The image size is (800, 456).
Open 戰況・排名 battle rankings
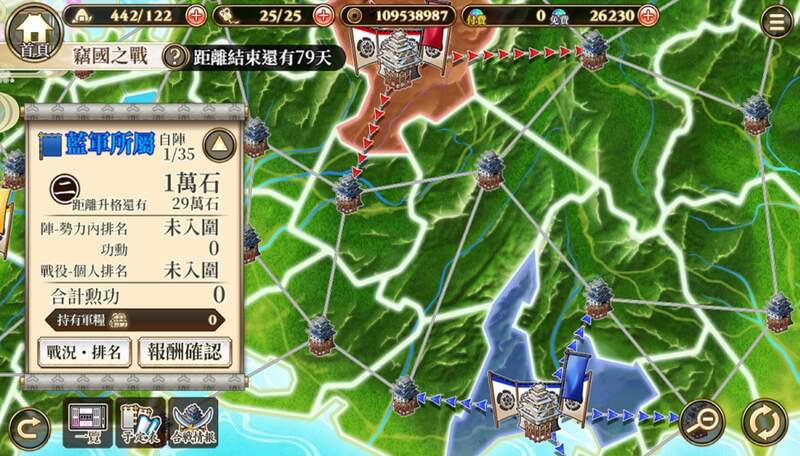(x=84, y=353)
